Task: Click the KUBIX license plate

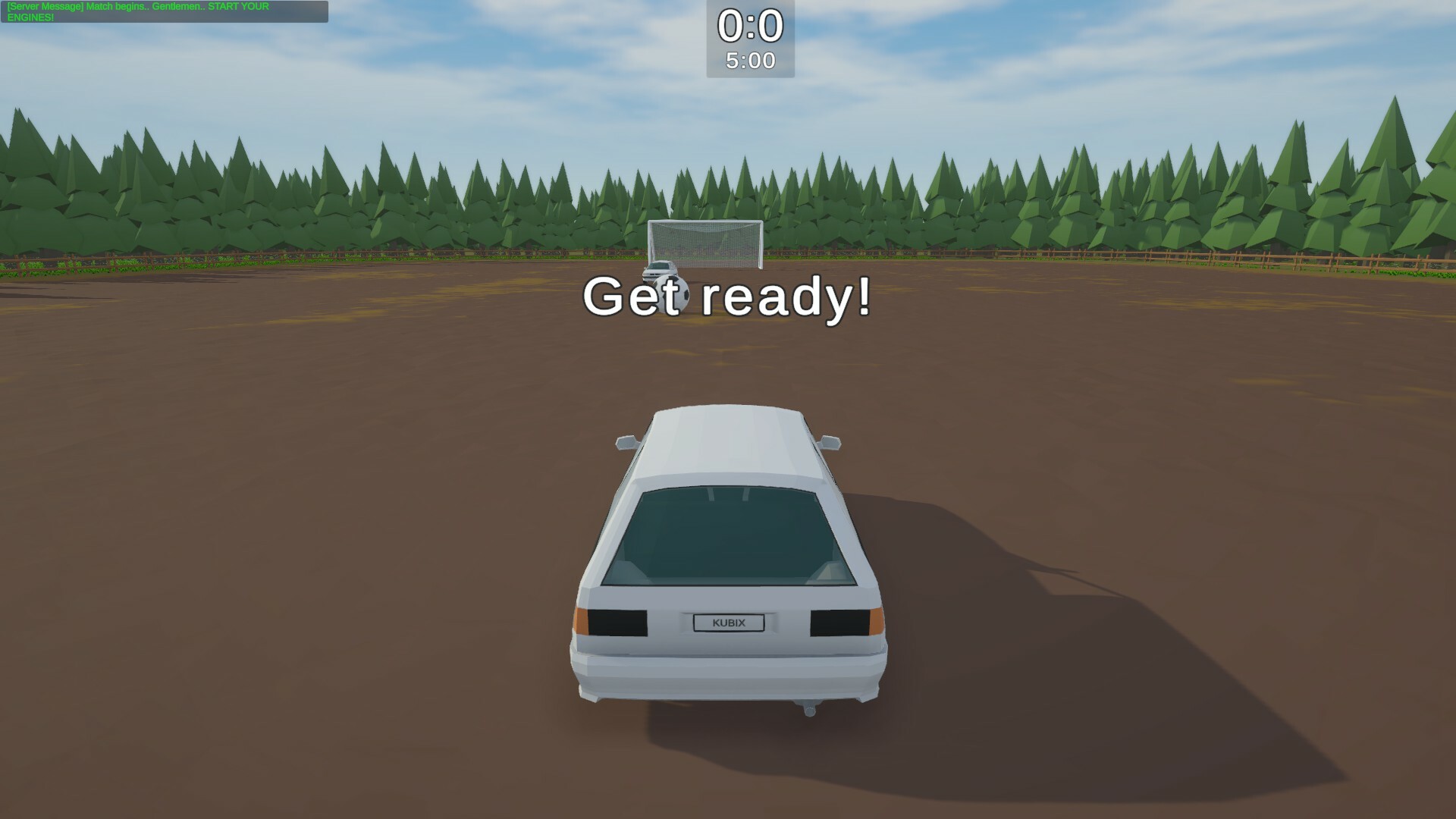Action: click(730, 623)
